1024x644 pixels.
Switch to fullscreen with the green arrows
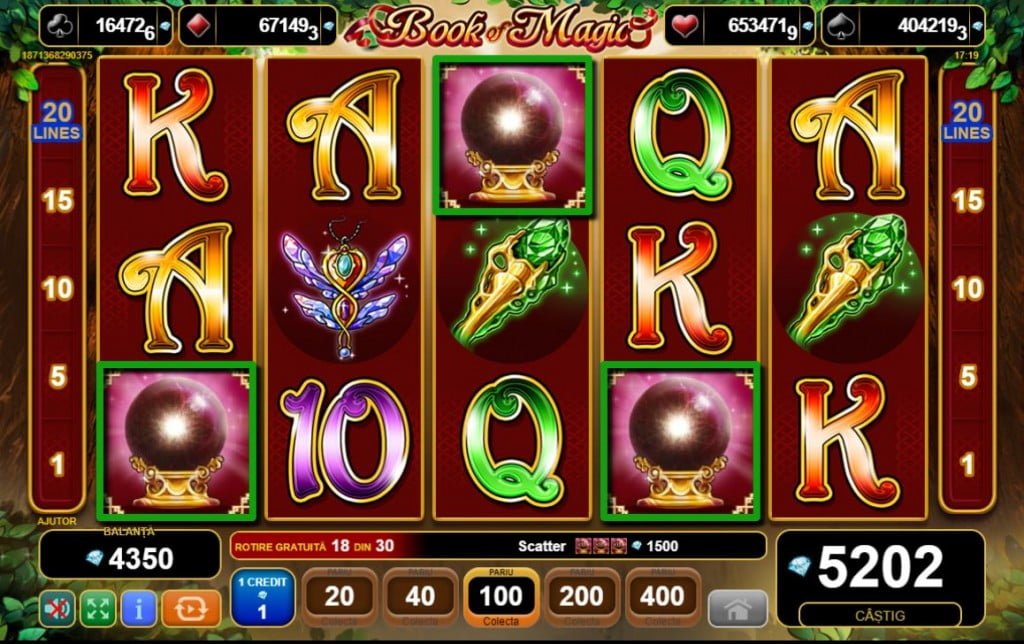97,606
